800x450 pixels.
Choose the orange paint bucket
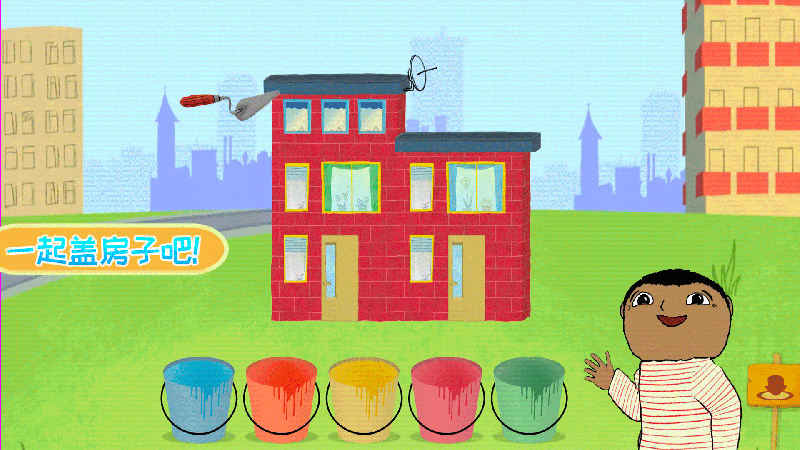pyautogui.click(x=281, y=399)
